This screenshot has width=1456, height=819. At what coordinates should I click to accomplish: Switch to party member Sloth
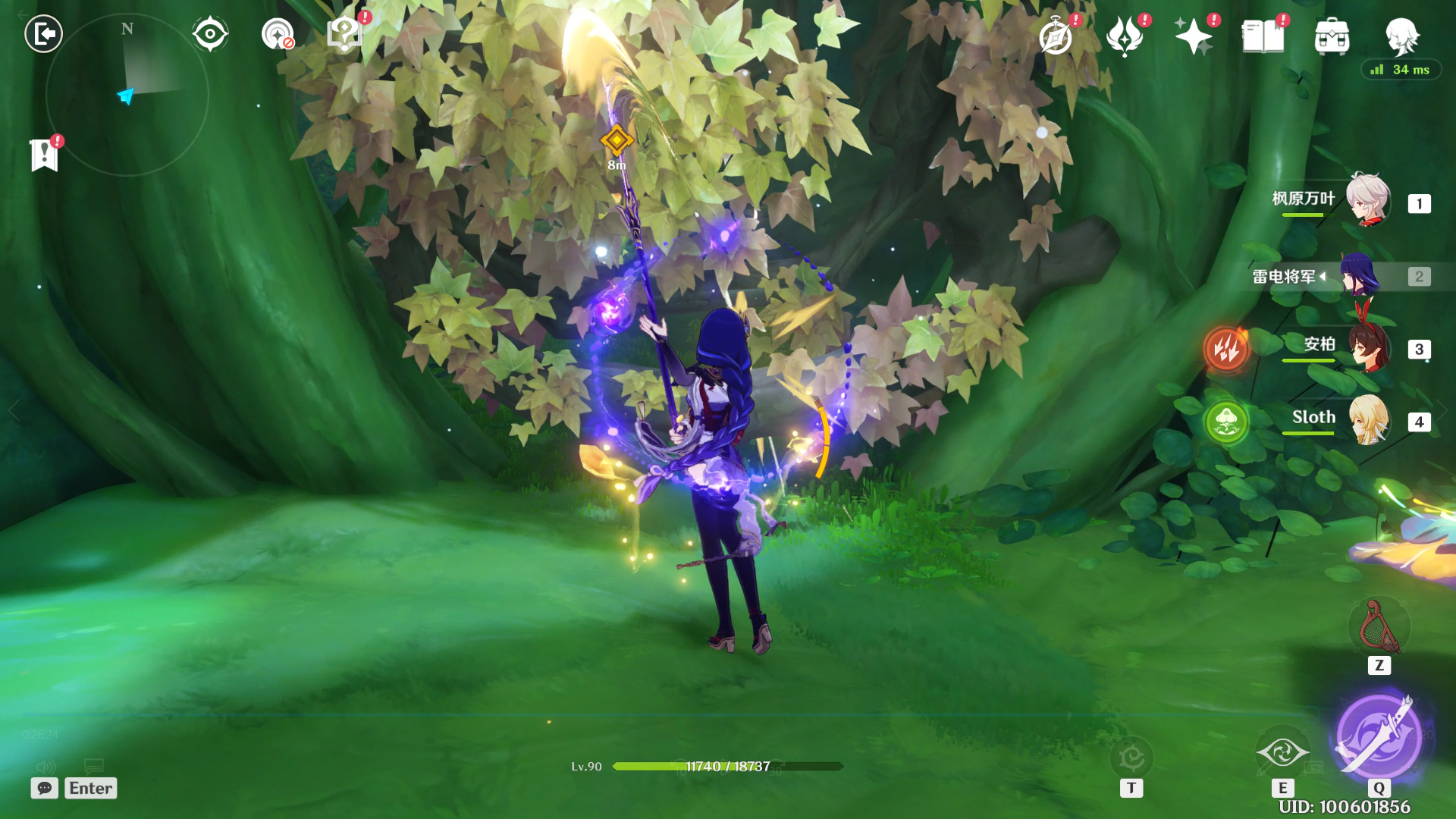tap(1367, 419)
